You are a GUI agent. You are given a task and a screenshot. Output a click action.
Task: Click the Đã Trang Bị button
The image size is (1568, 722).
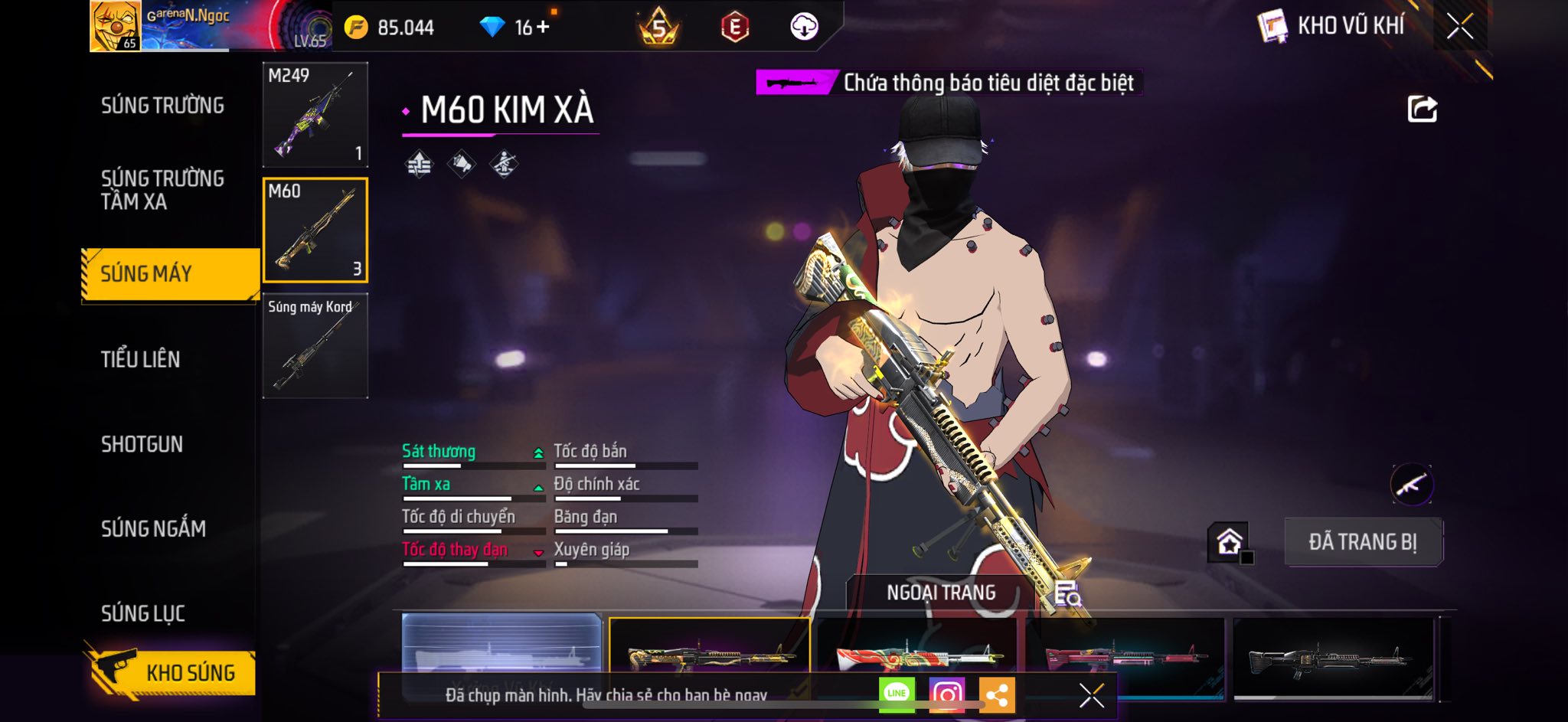coord(1363,542)
